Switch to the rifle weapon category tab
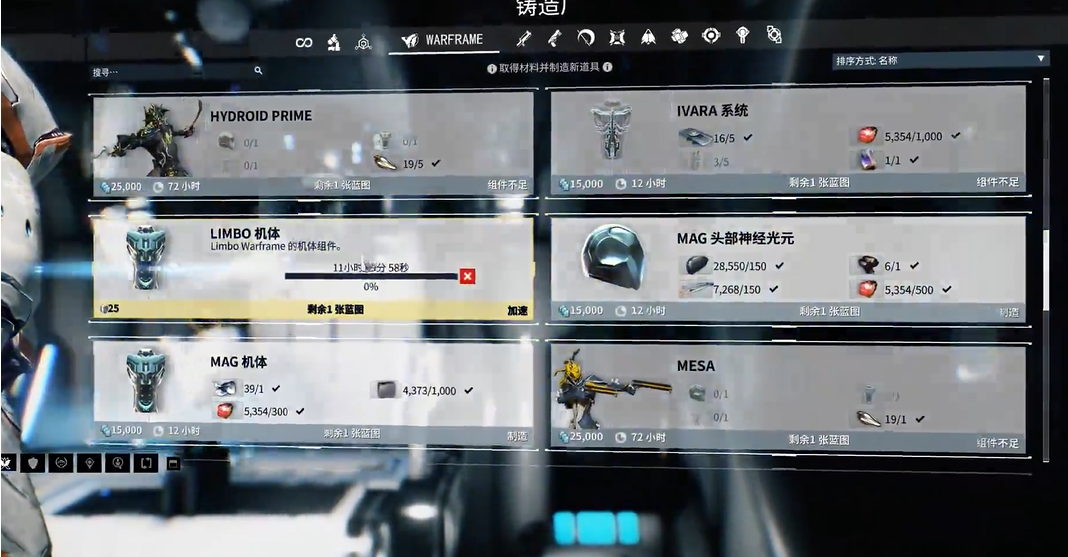This screenshot has width=1068, height=557. [x=523, y=39]
